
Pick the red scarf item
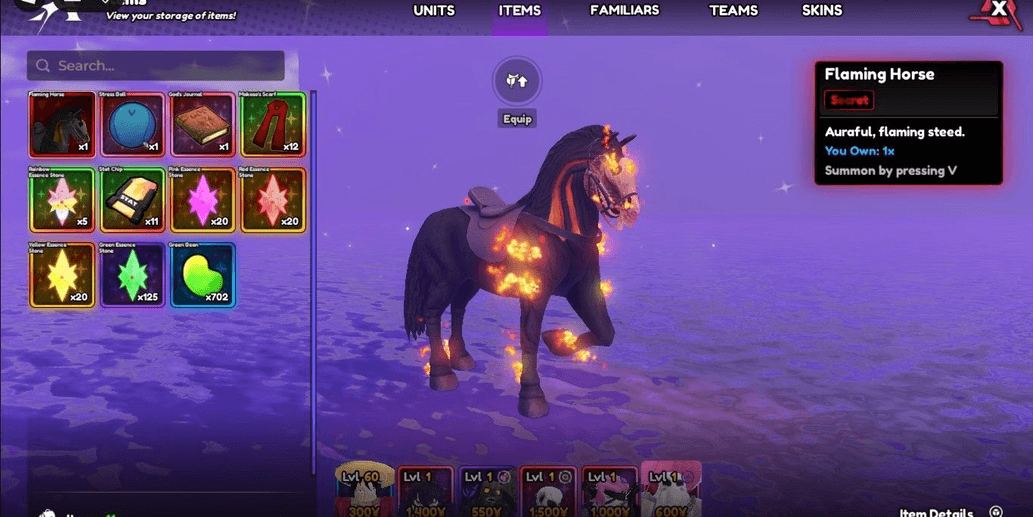coord(272,125)
